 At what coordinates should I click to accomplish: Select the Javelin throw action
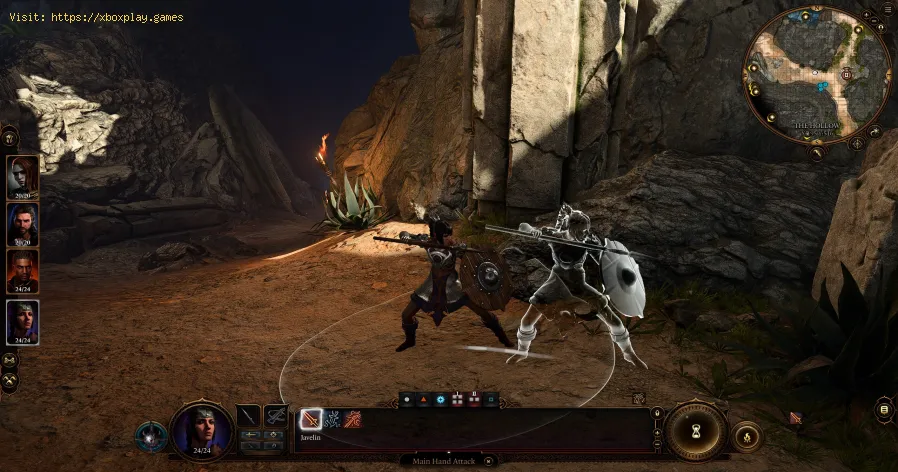[x=310, y=419]
